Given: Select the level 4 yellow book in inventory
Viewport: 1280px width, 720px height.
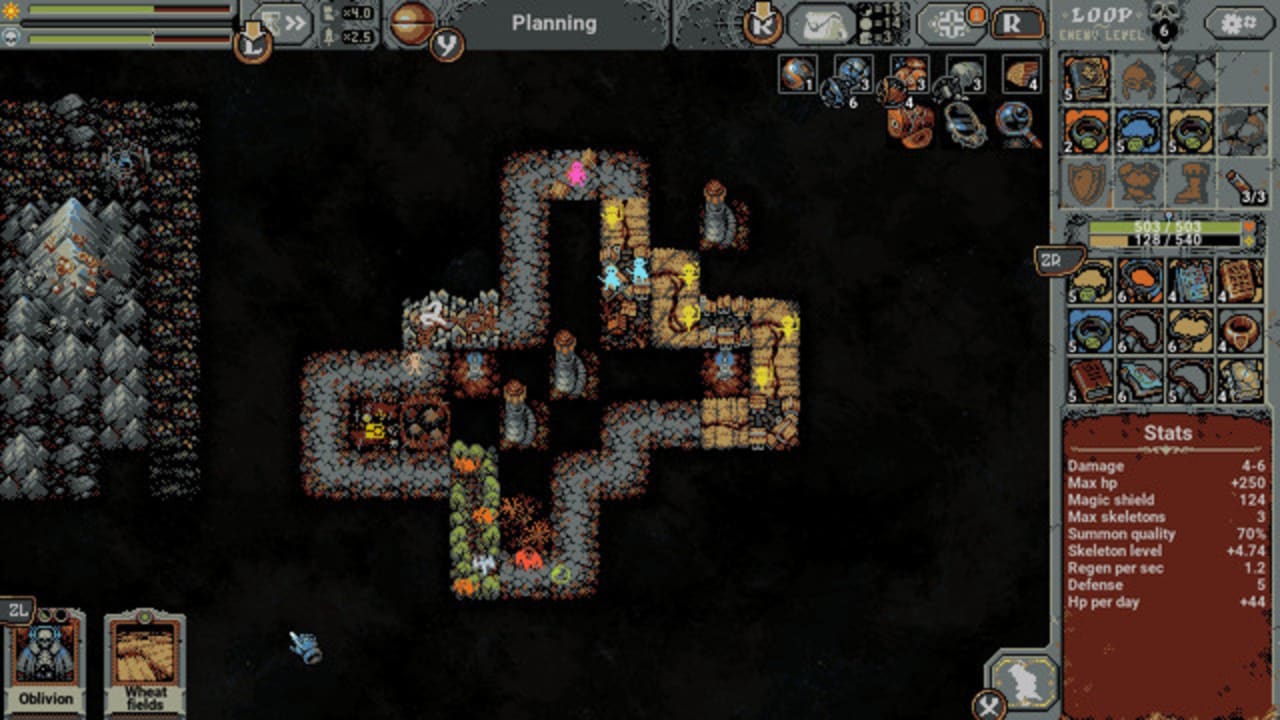Looking at the screenshot, I should click(x=1241, y=381).
